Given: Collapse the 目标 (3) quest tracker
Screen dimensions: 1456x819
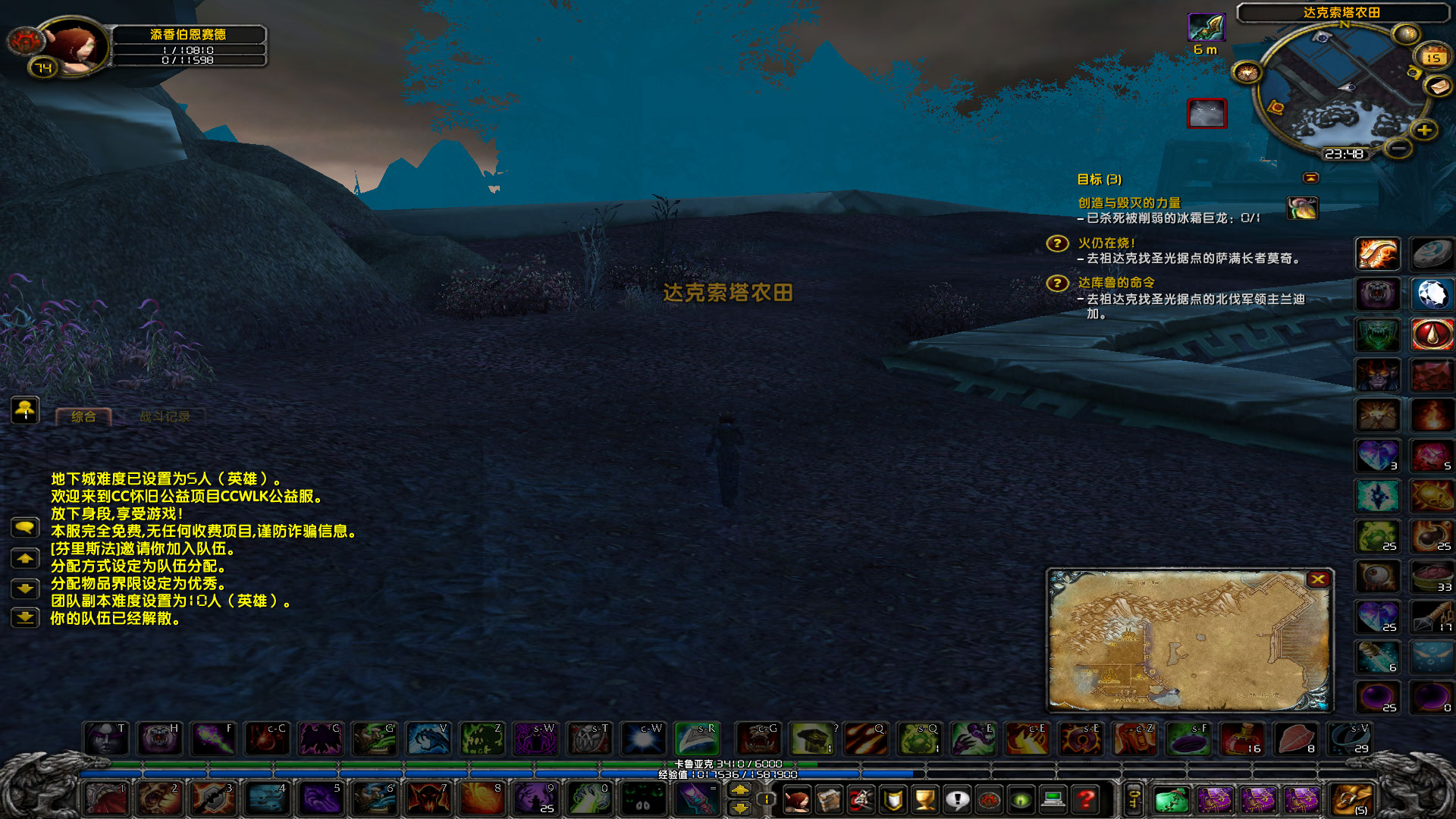Looking at the screenshot, I should point(1310,179).
